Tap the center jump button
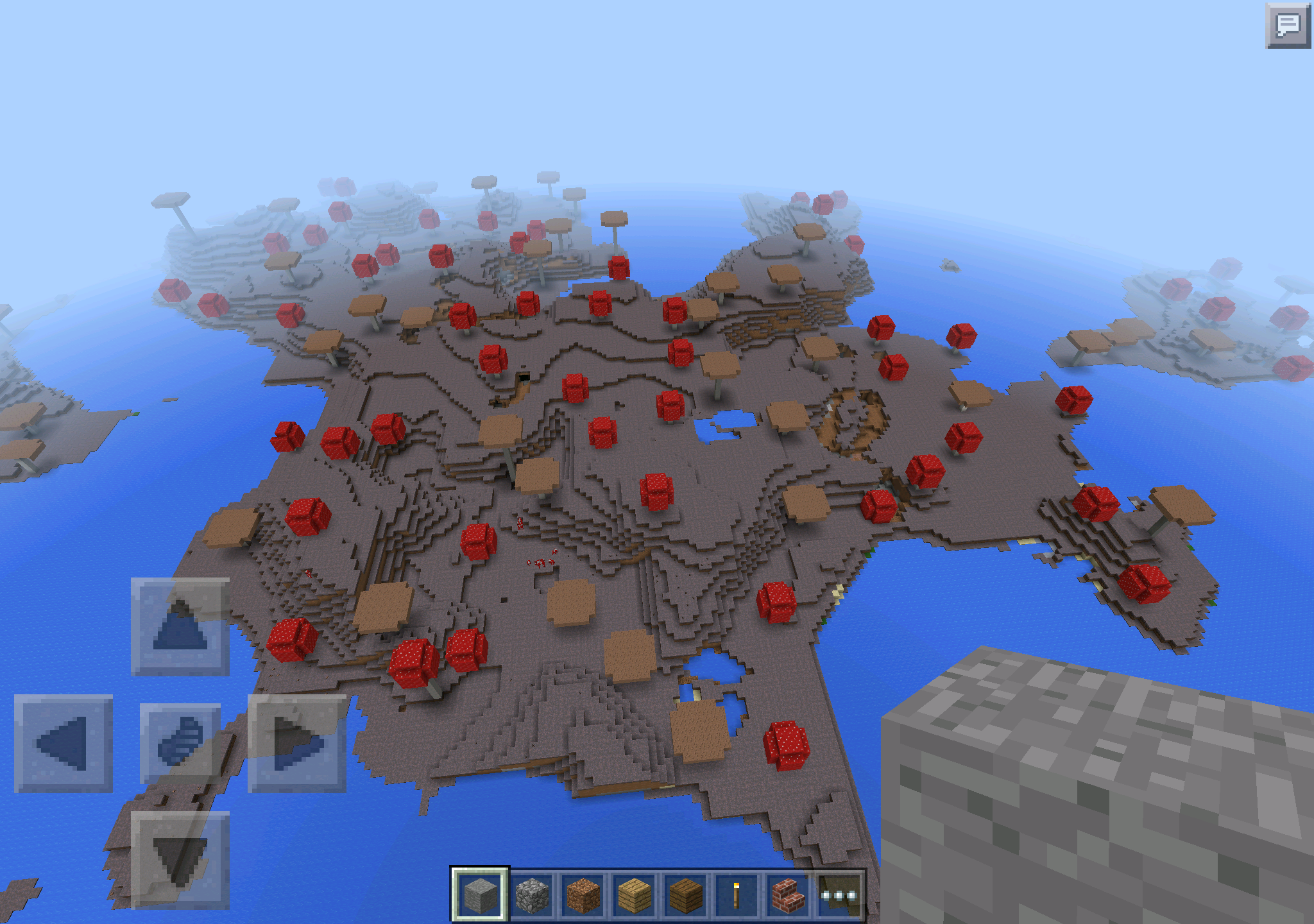 pyautogui.click(x=180, y=744)
